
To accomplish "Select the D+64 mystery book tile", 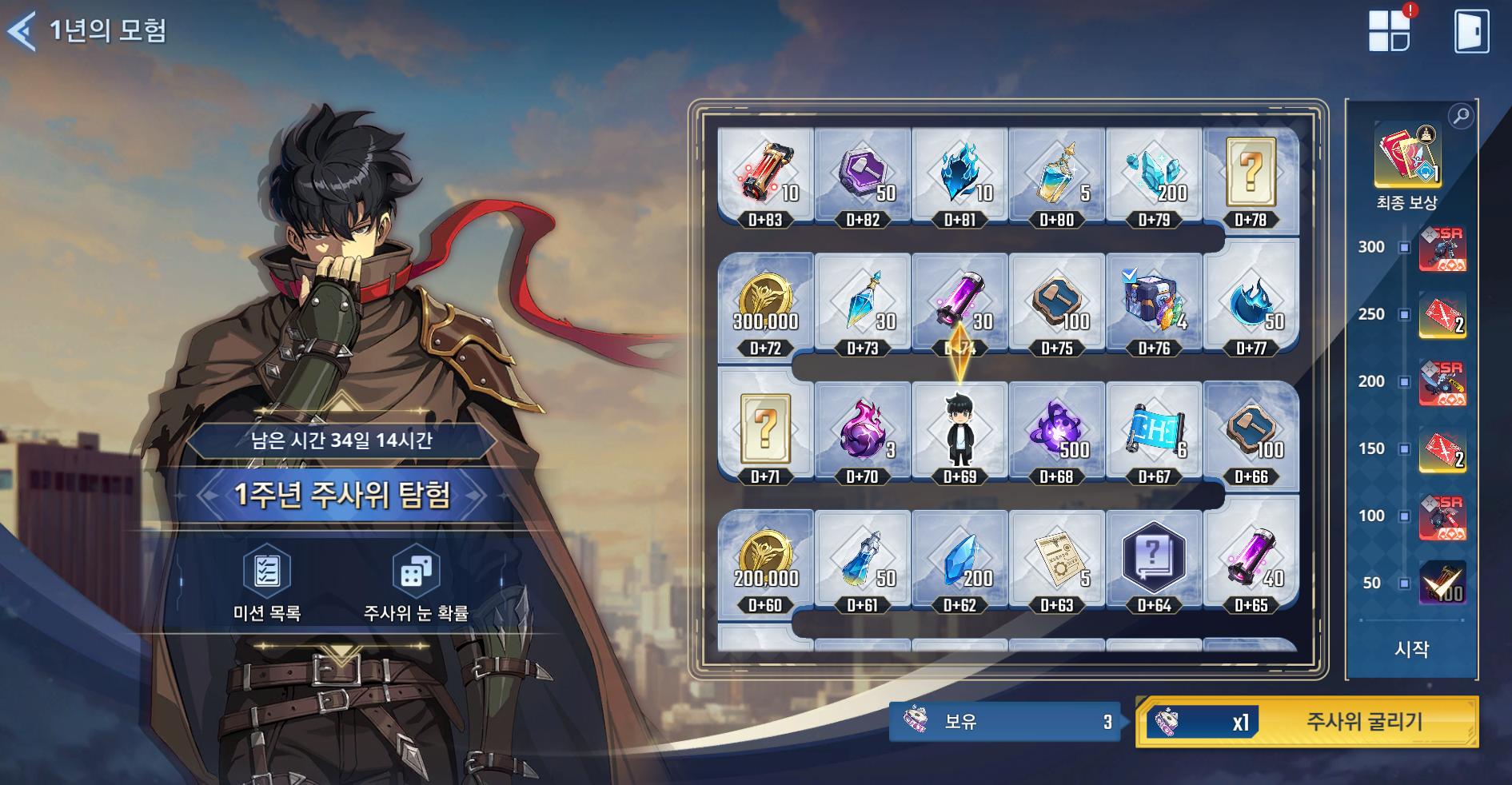I will (1154, 561).
